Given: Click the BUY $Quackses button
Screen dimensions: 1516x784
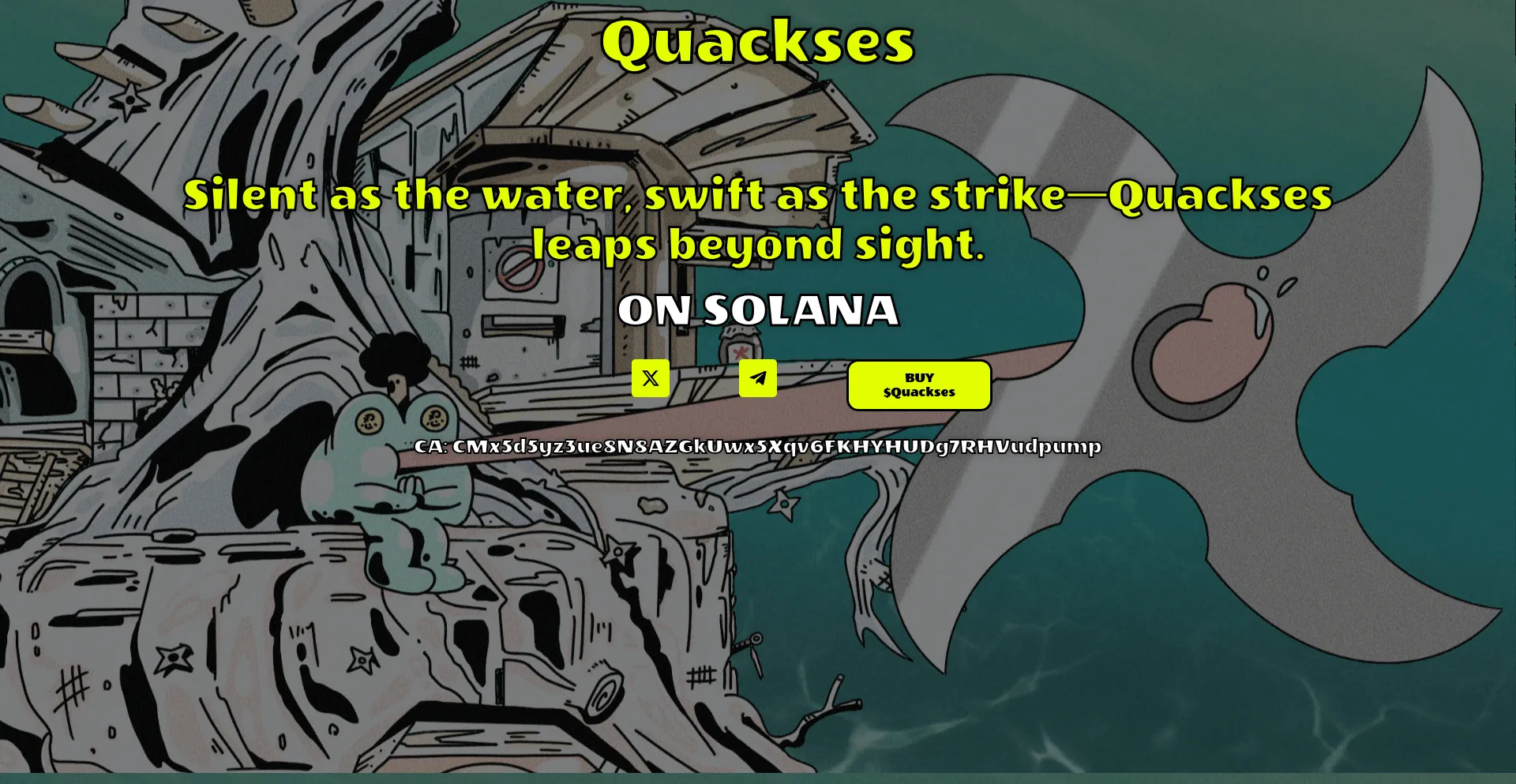Looking at the screenshot, I should (919, 385).
